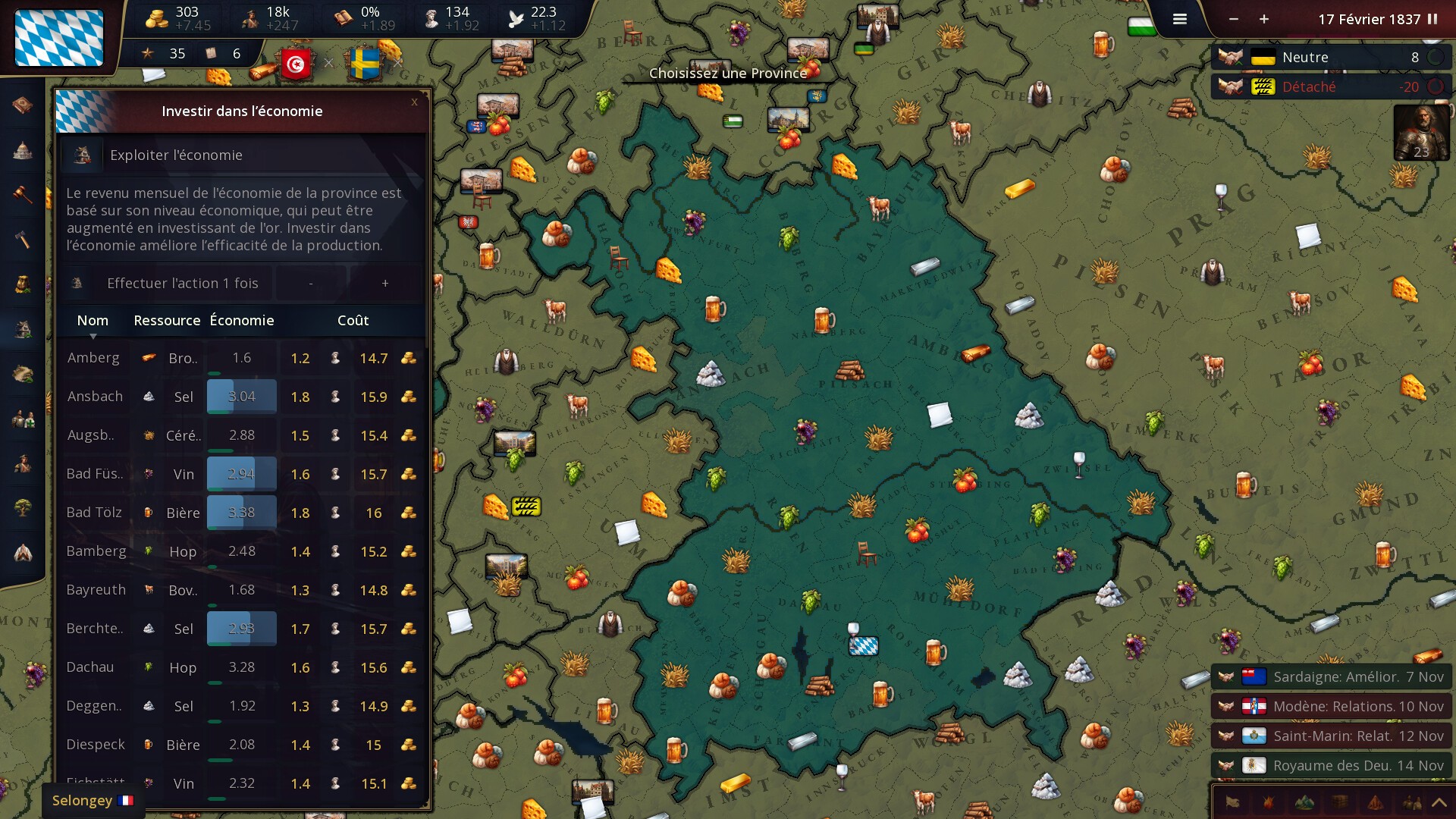Reduce action count with the minus stepper
The width and height of the screenshot is (1456, 819).
pyautogui.click(x=311, y=284)
